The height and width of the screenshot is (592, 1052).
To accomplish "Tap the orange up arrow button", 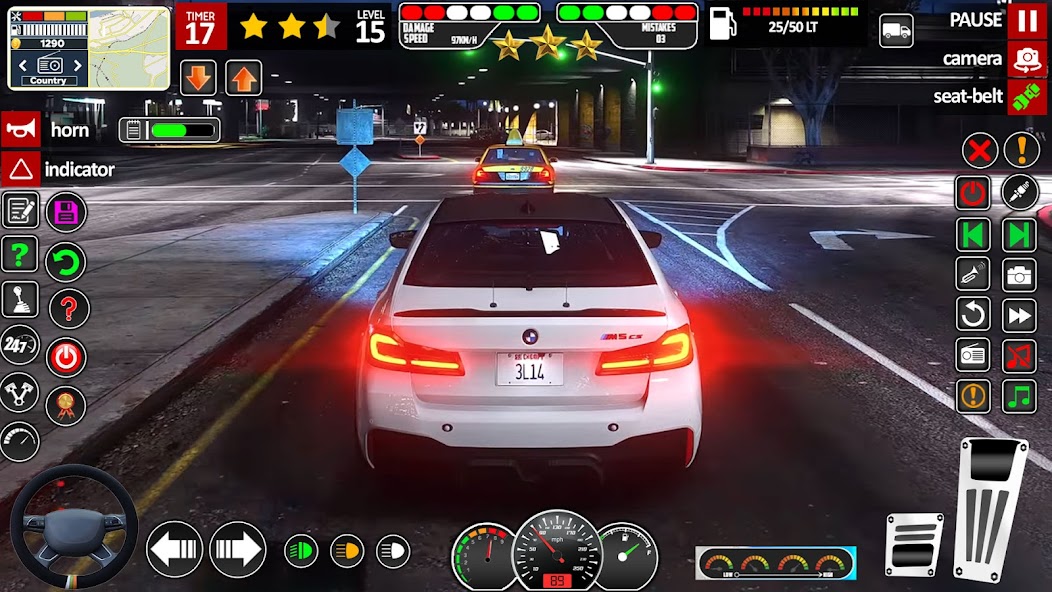I will point(243,77).
